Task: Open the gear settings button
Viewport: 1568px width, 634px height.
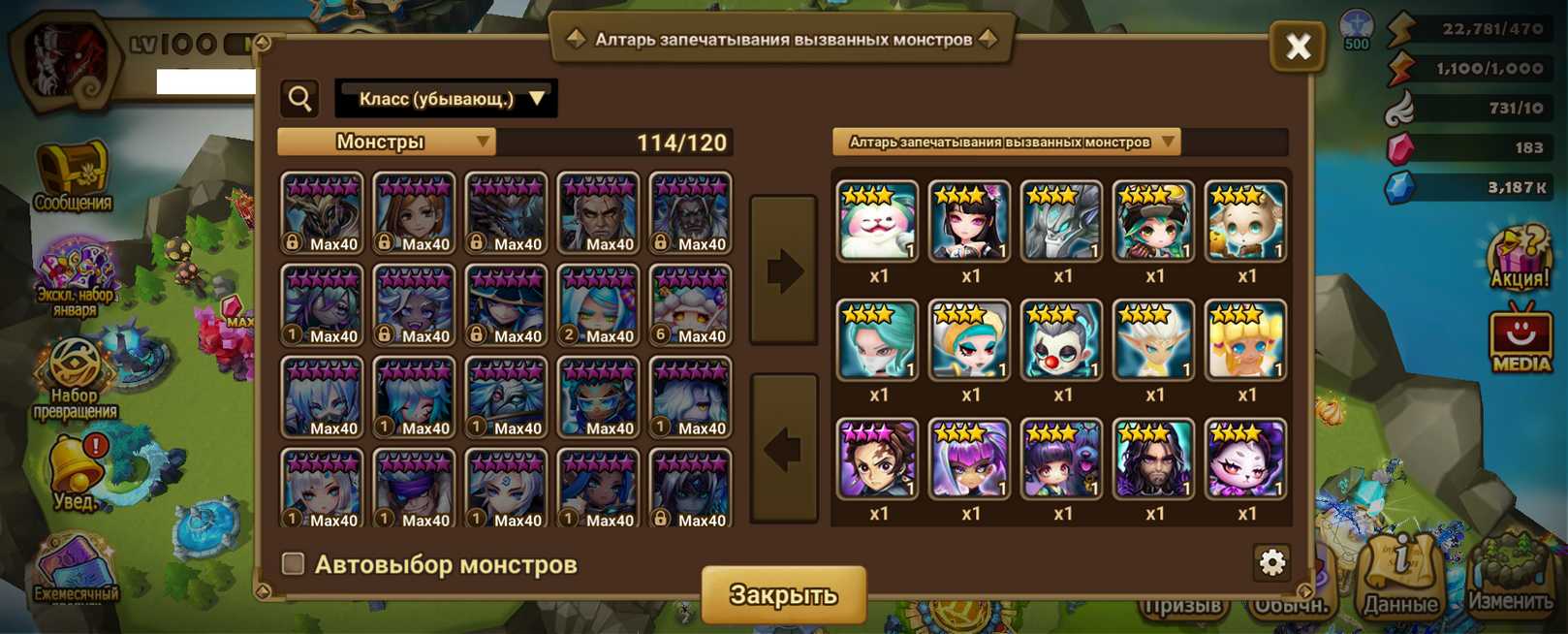Action: [1271, 562]
